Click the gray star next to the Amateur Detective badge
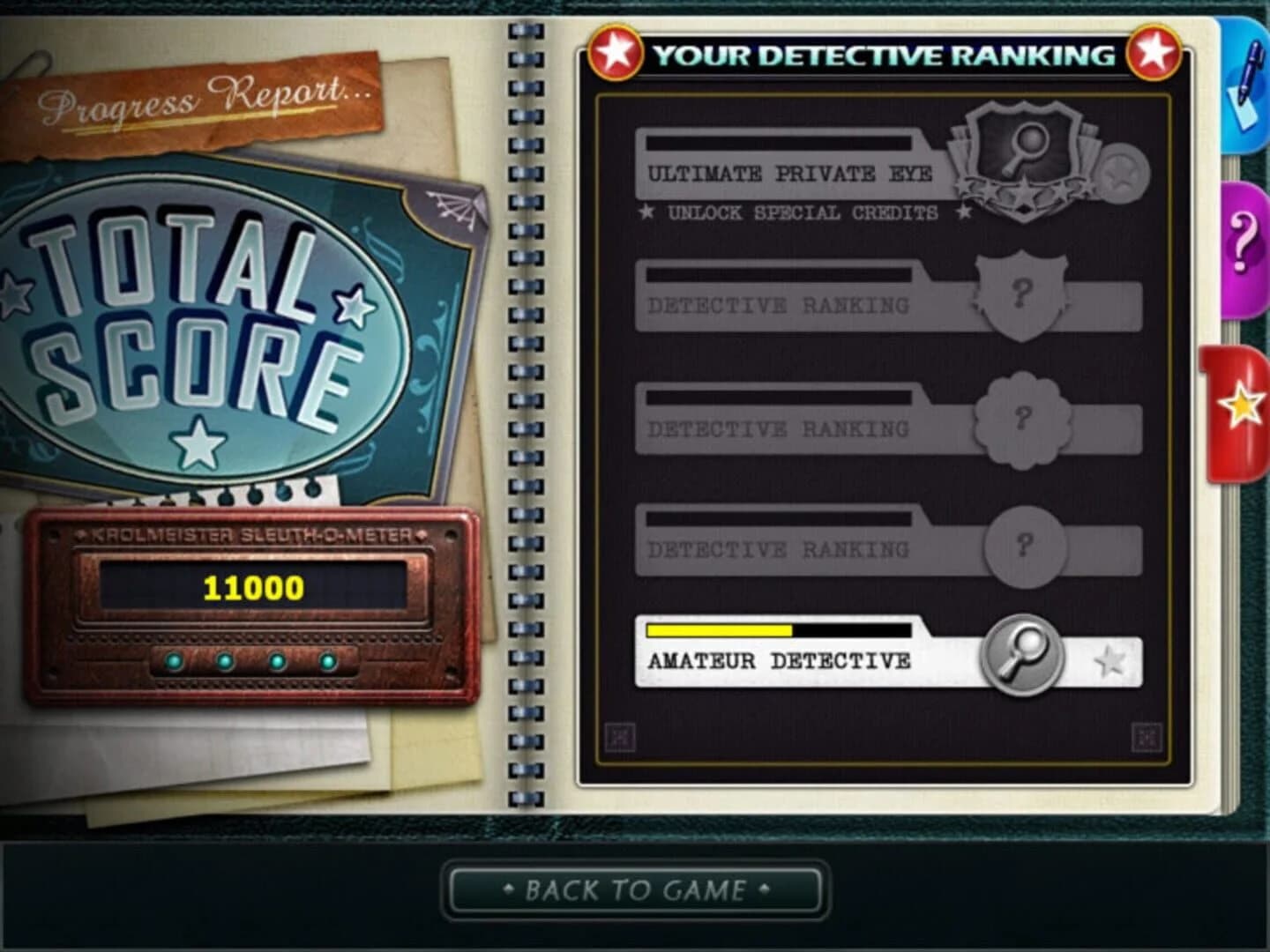 tap(1109, 659)
